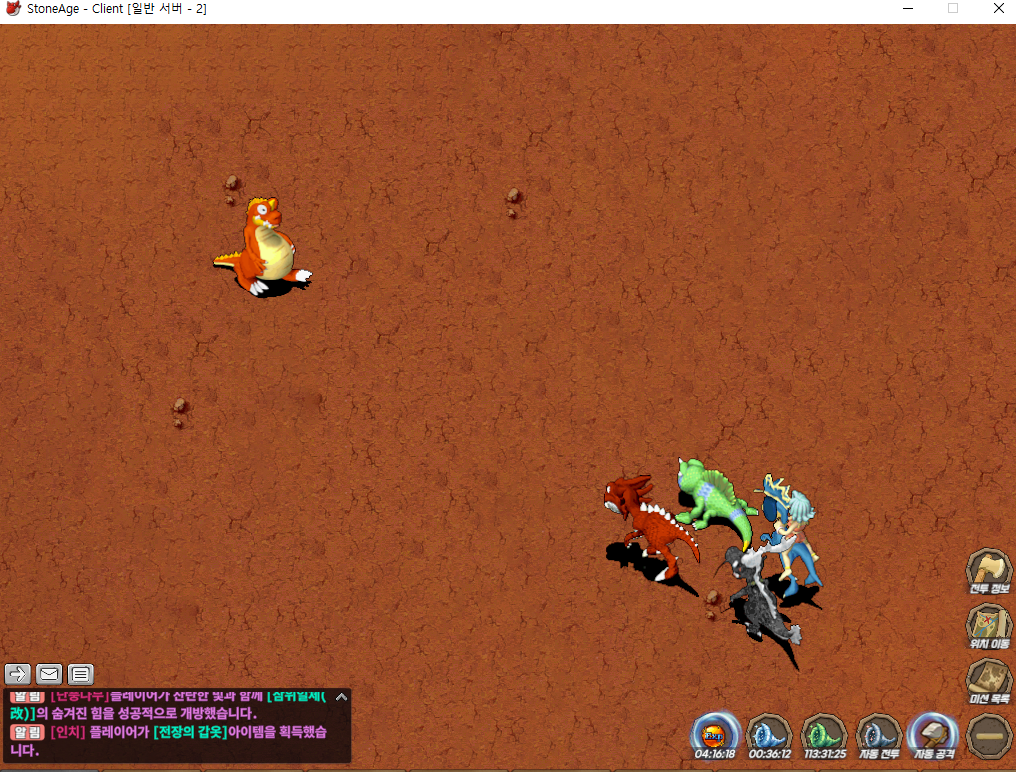Close the StoneAge client window
This screenshot has width=1016, height=772.
999,9
